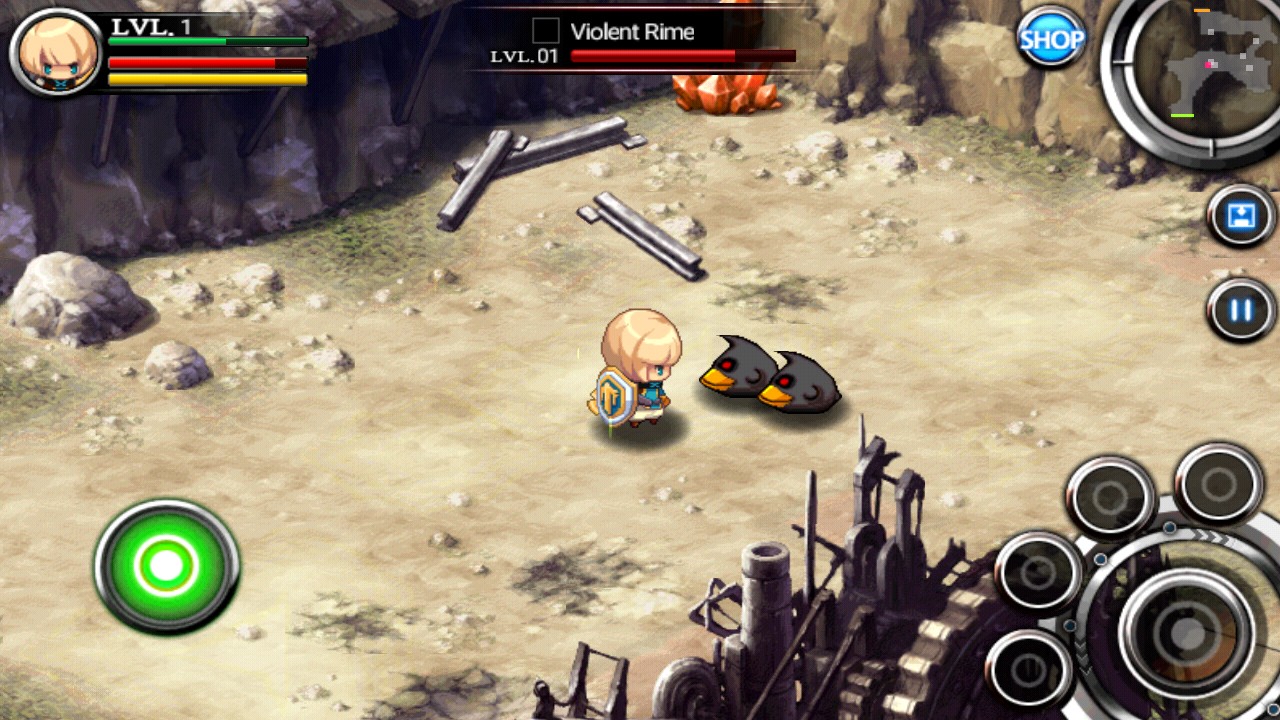The height and width of the screenshot is (720, 1280).
Task: Click the blue box icon below the minimap
Action: click(1241, 216)
